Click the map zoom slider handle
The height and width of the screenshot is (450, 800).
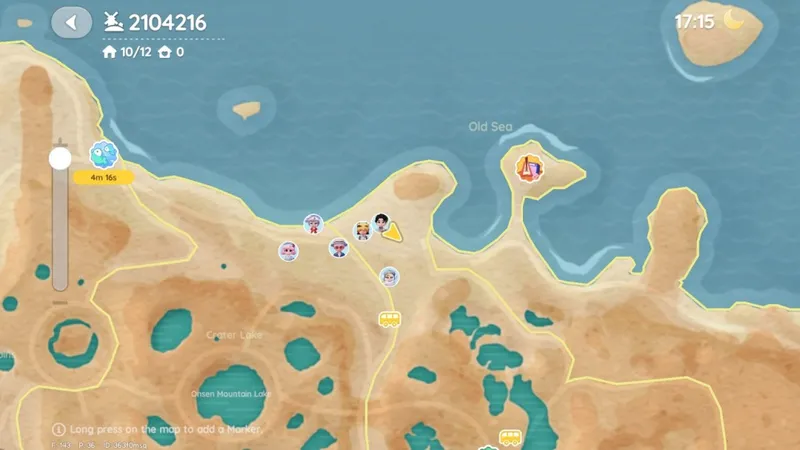coord(60,158)
